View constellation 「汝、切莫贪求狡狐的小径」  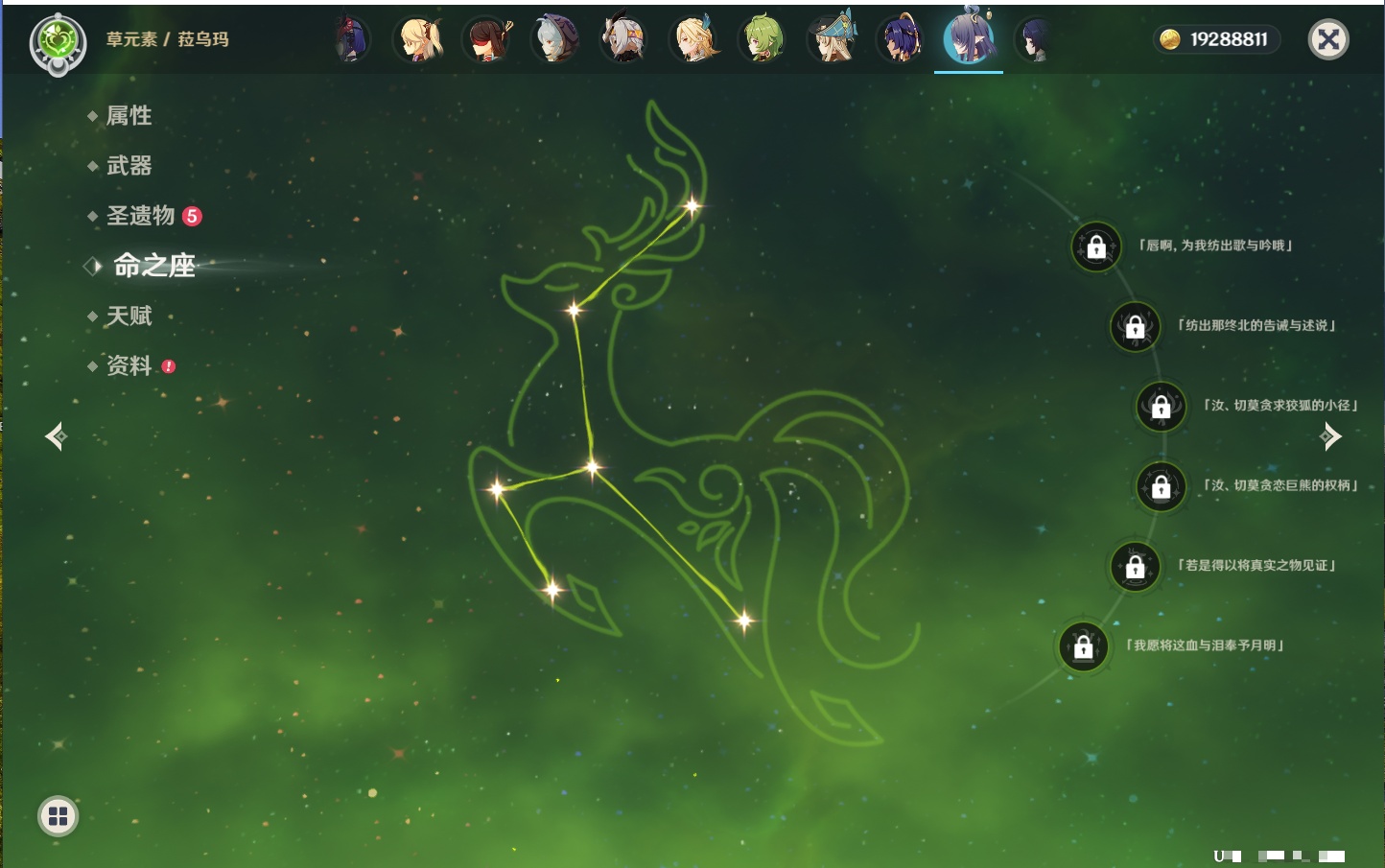tap(1161, 406)
